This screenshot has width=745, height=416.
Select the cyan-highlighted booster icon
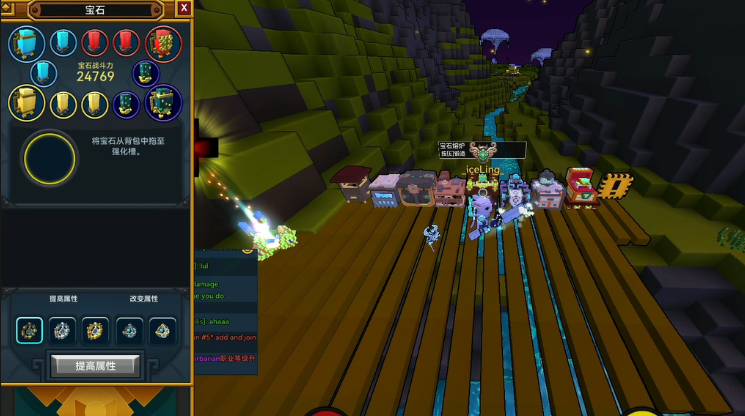30,330
